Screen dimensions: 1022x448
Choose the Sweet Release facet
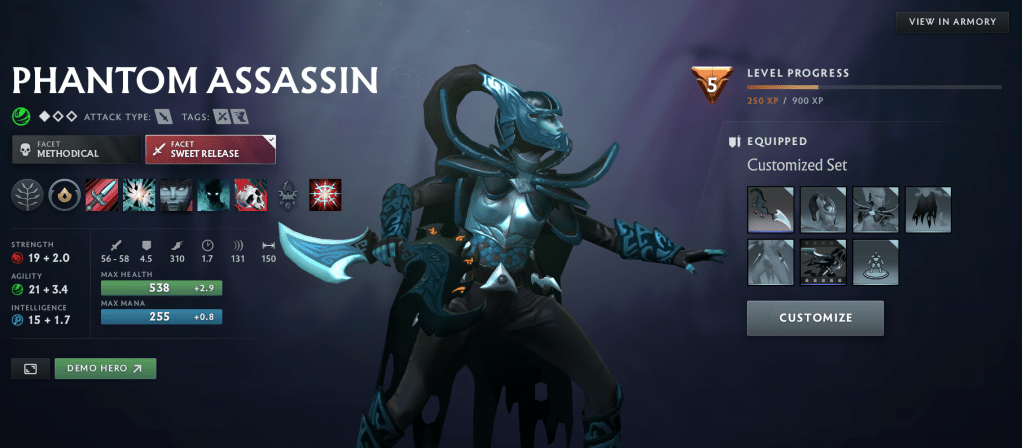[x=210, y=150]
